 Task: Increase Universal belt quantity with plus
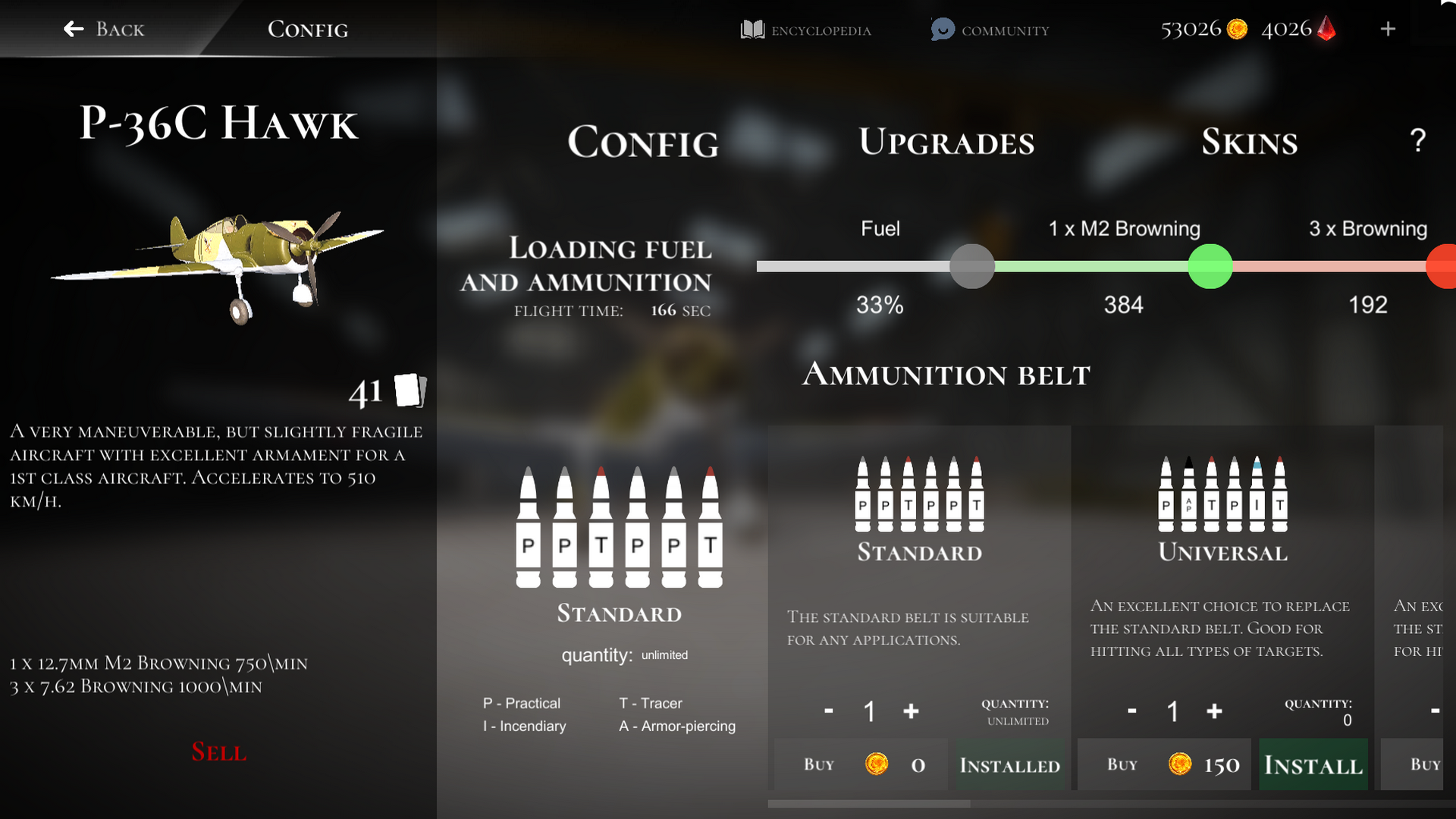(x=1214, y=711)
